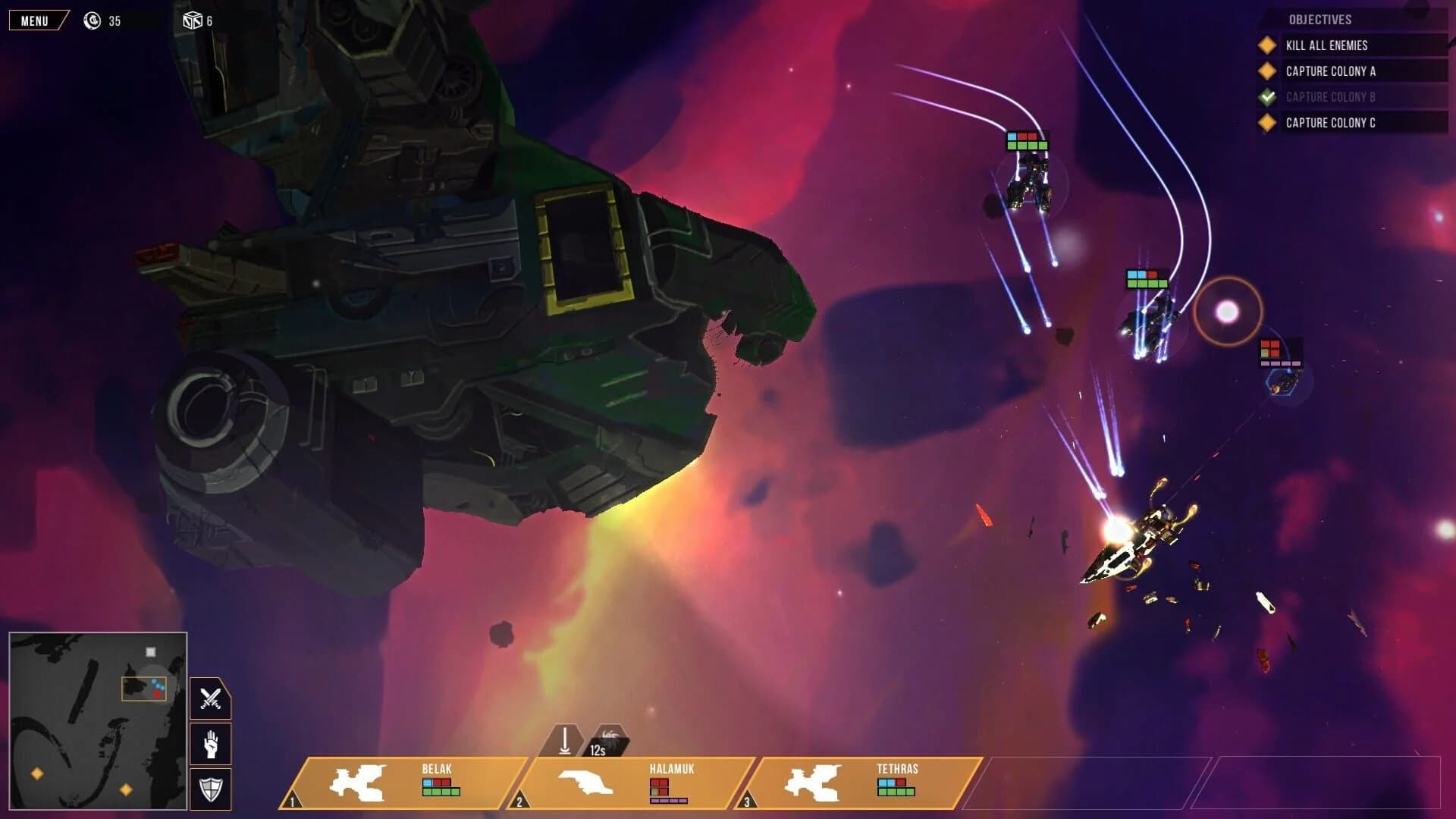Click the cube resource icon showing 6
1456x819 pixels.
tap(193, 20)
